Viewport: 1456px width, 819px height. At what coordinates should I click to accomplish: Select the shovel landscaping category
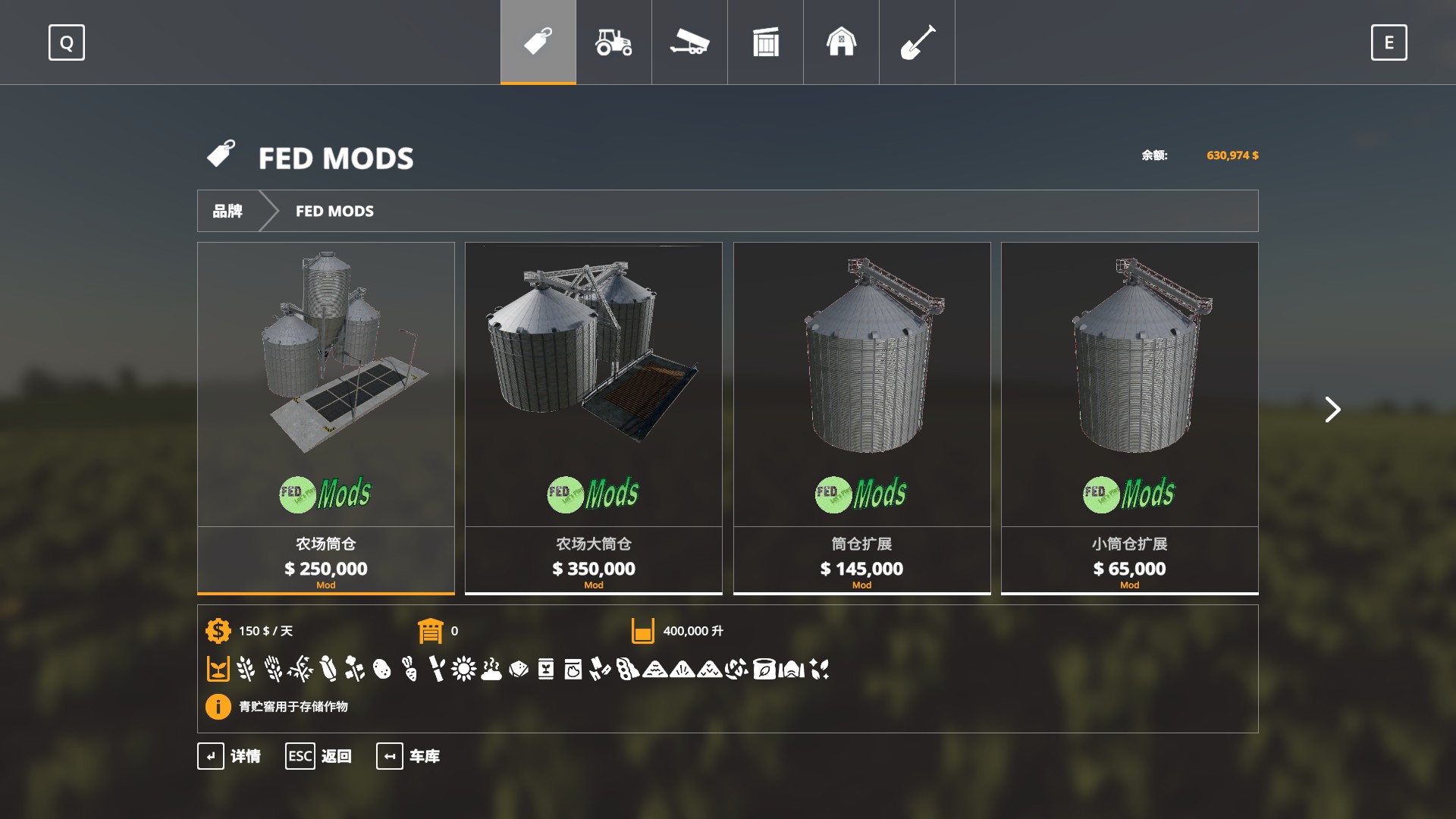pyautogui.click(x=917, y=43)
